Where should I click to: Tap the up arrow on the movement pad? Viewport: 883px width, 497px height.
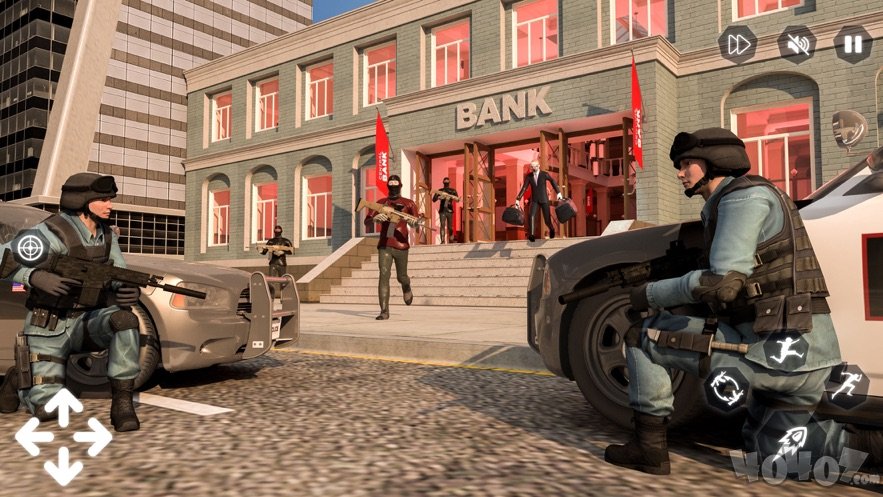[63, 405]
